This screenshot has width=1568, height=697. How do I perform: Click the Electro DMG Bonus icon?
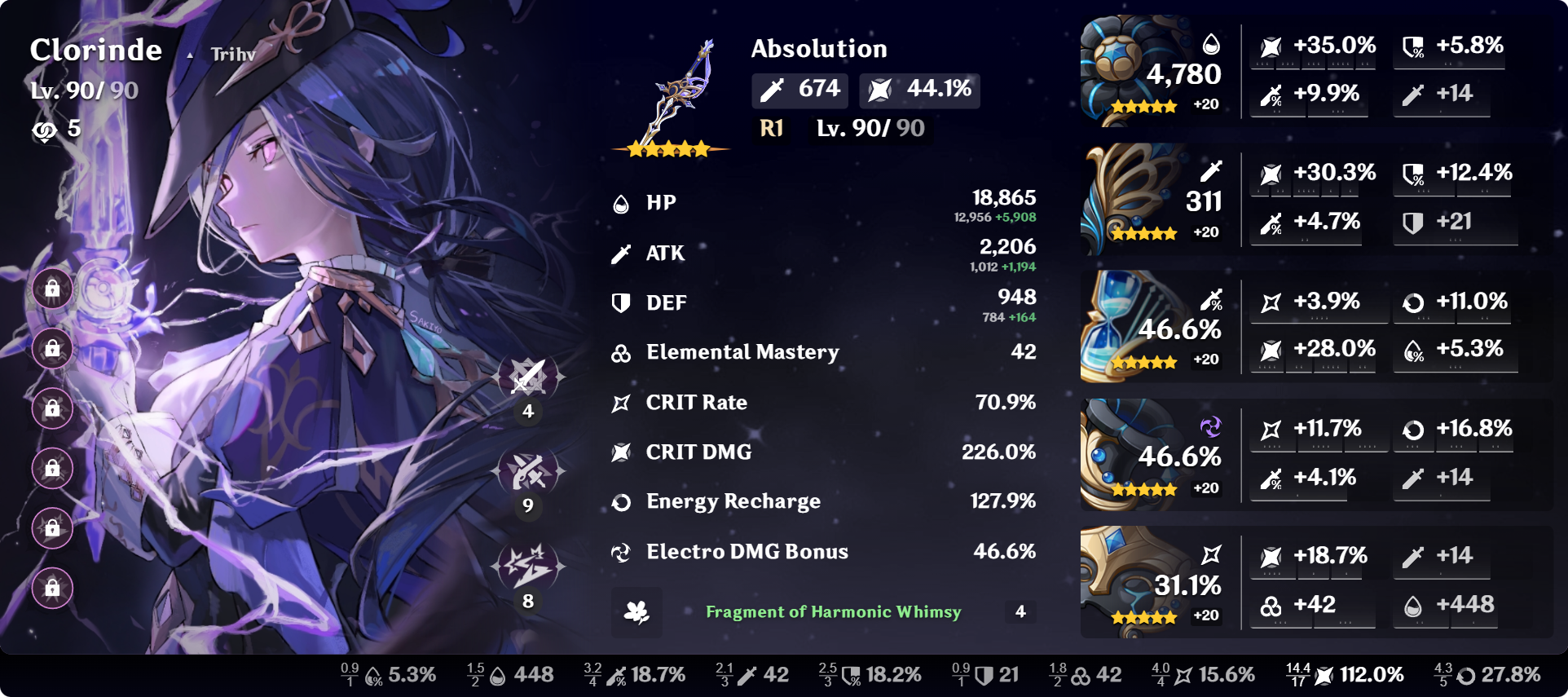click(621, 552)
